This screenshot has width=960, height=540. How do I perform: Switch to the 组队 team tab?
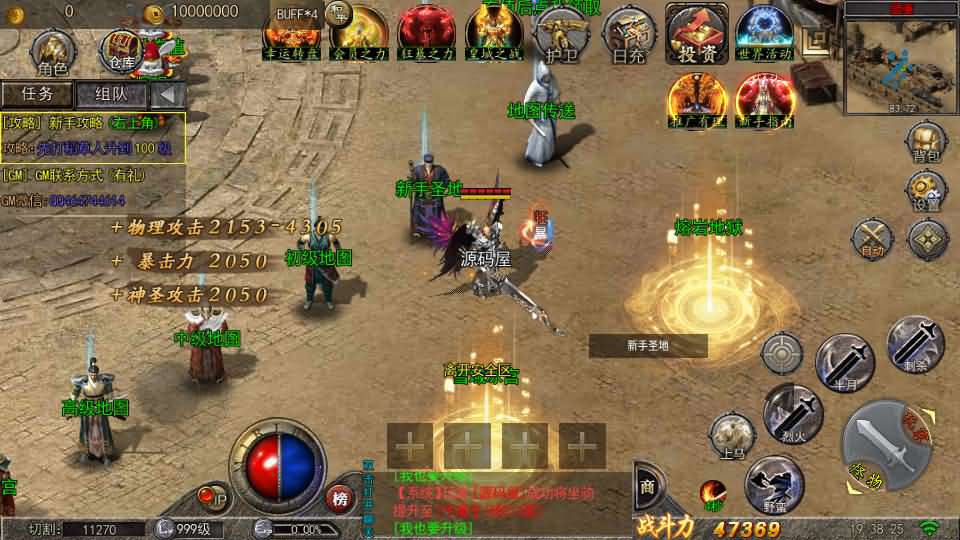[x=110, y=95]
